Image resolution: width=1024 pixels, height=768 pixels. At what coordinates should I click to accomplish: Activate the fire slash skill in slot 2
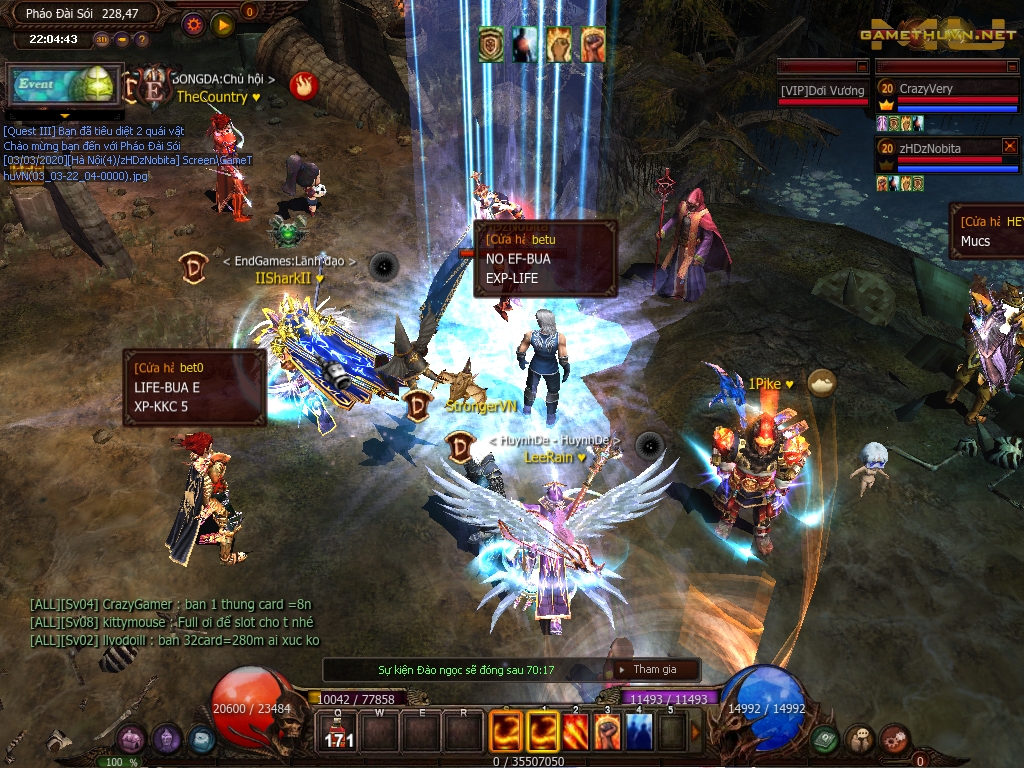click(x=576, y=732)
